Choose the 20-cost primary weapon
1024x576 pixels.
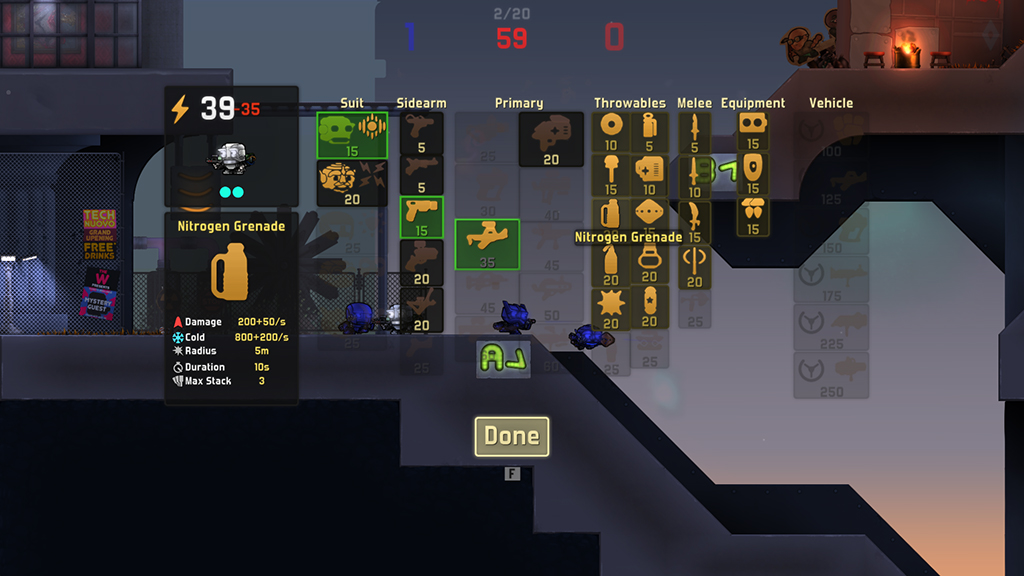coord(551,139)
